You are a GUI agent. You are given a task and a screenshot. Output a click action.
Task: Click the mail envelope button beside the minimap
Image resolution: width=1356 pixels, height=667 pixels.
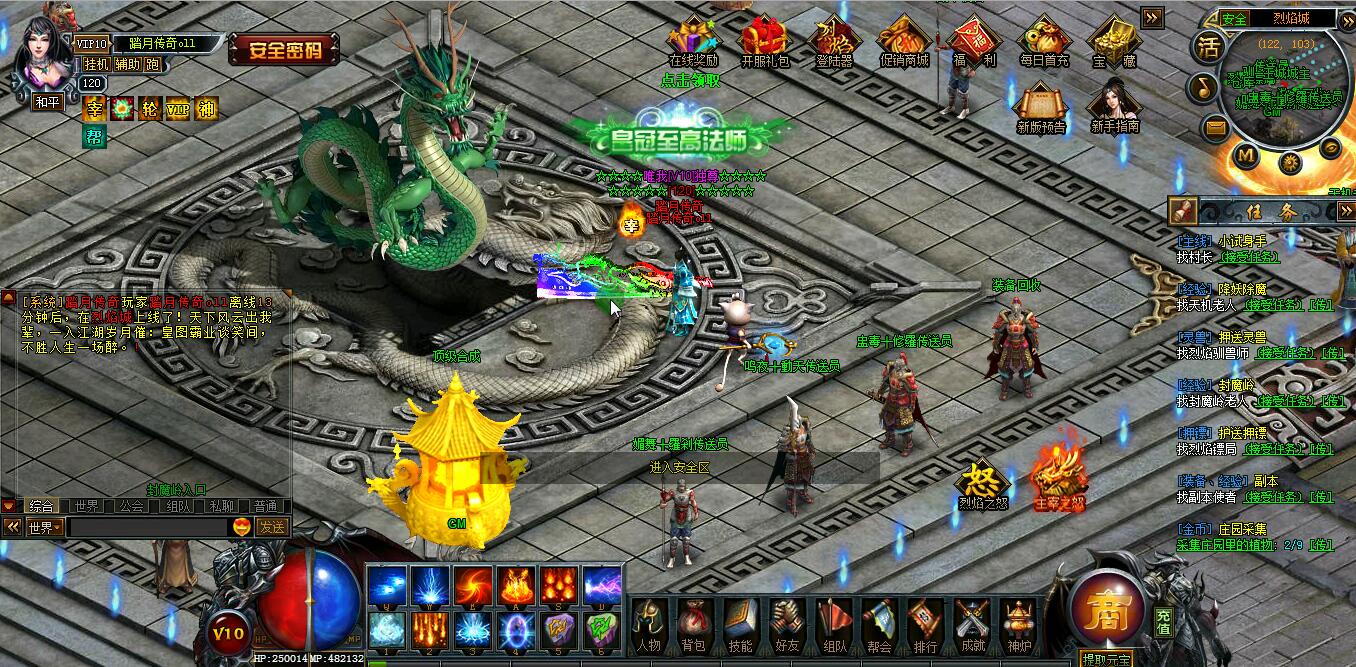[x=1215, y=126]
